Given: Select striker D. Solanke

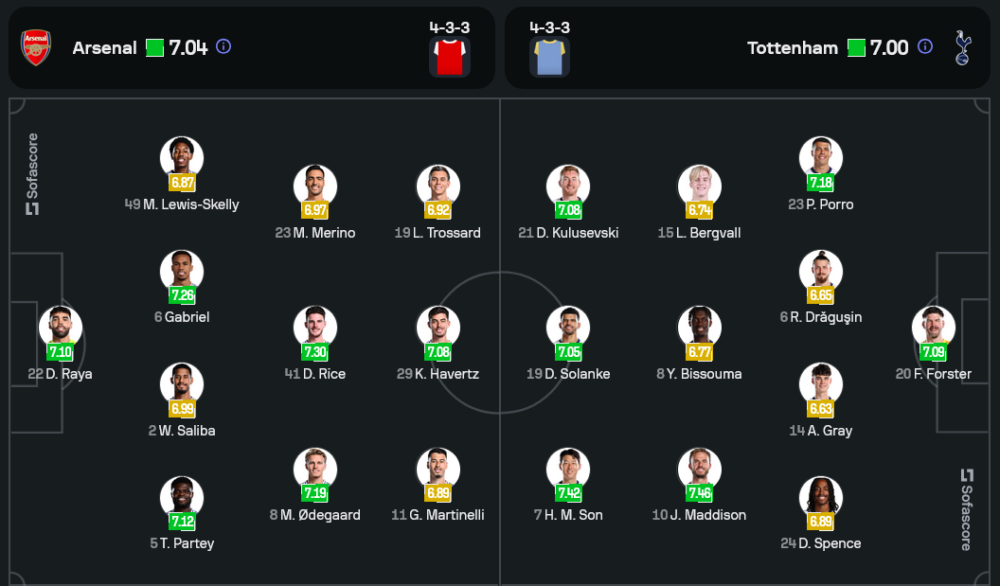Looking at the screenshot, I should coord(568,328).
